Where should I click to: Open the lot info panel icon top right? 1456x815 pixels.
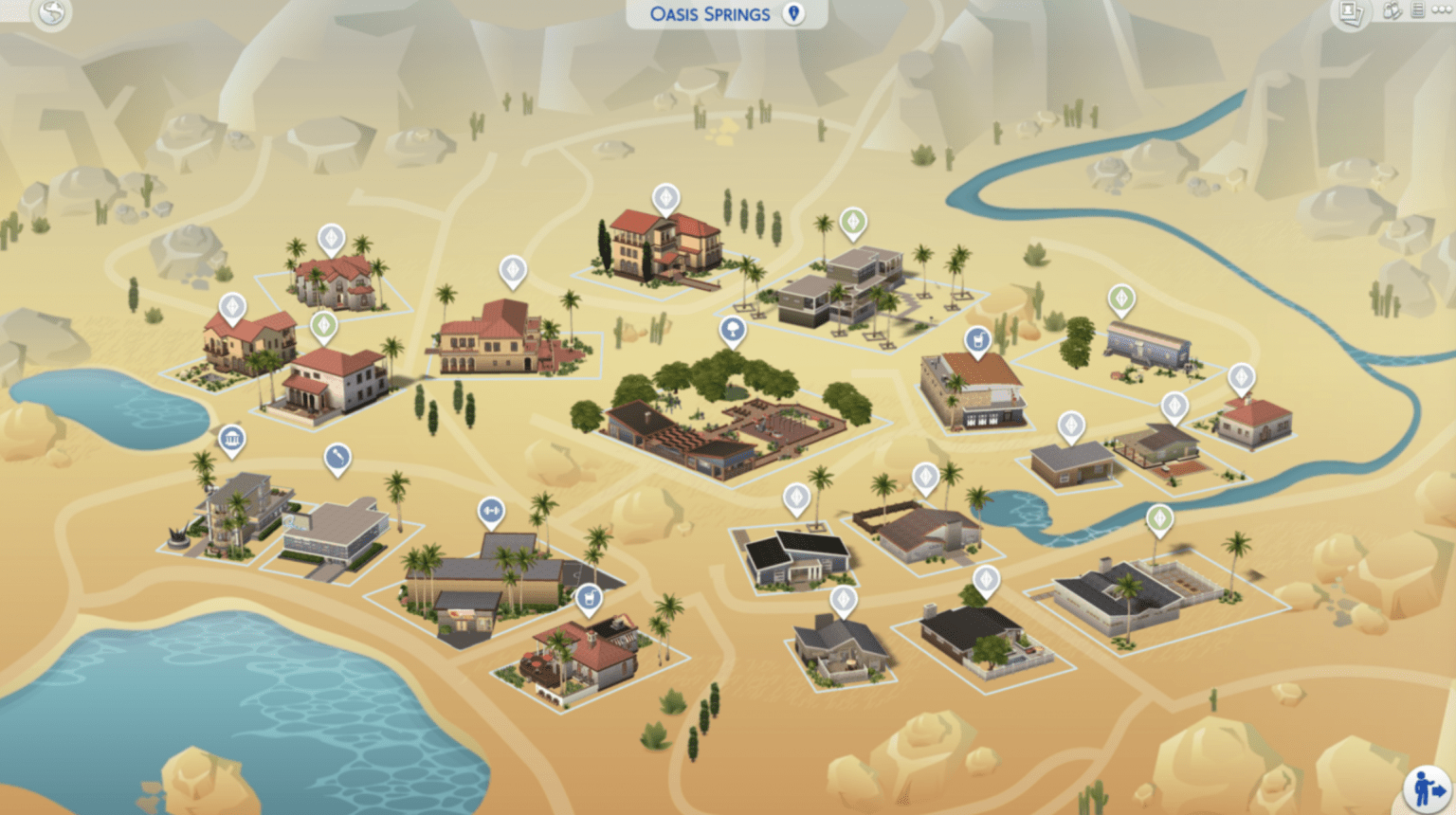coord(1415,9)
